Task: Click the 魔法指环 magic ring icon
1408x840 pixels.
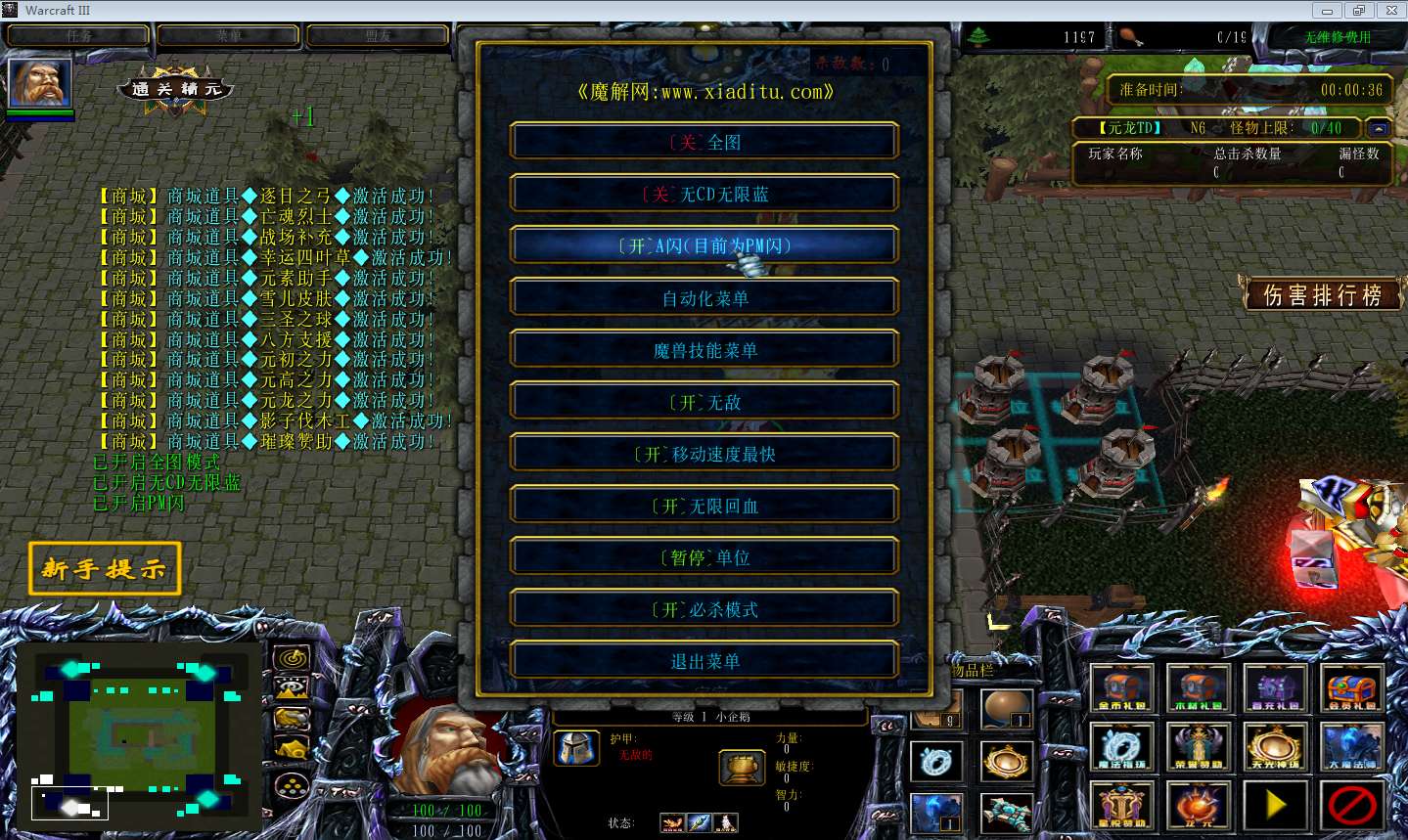Action: click(x=1121, y=746)
